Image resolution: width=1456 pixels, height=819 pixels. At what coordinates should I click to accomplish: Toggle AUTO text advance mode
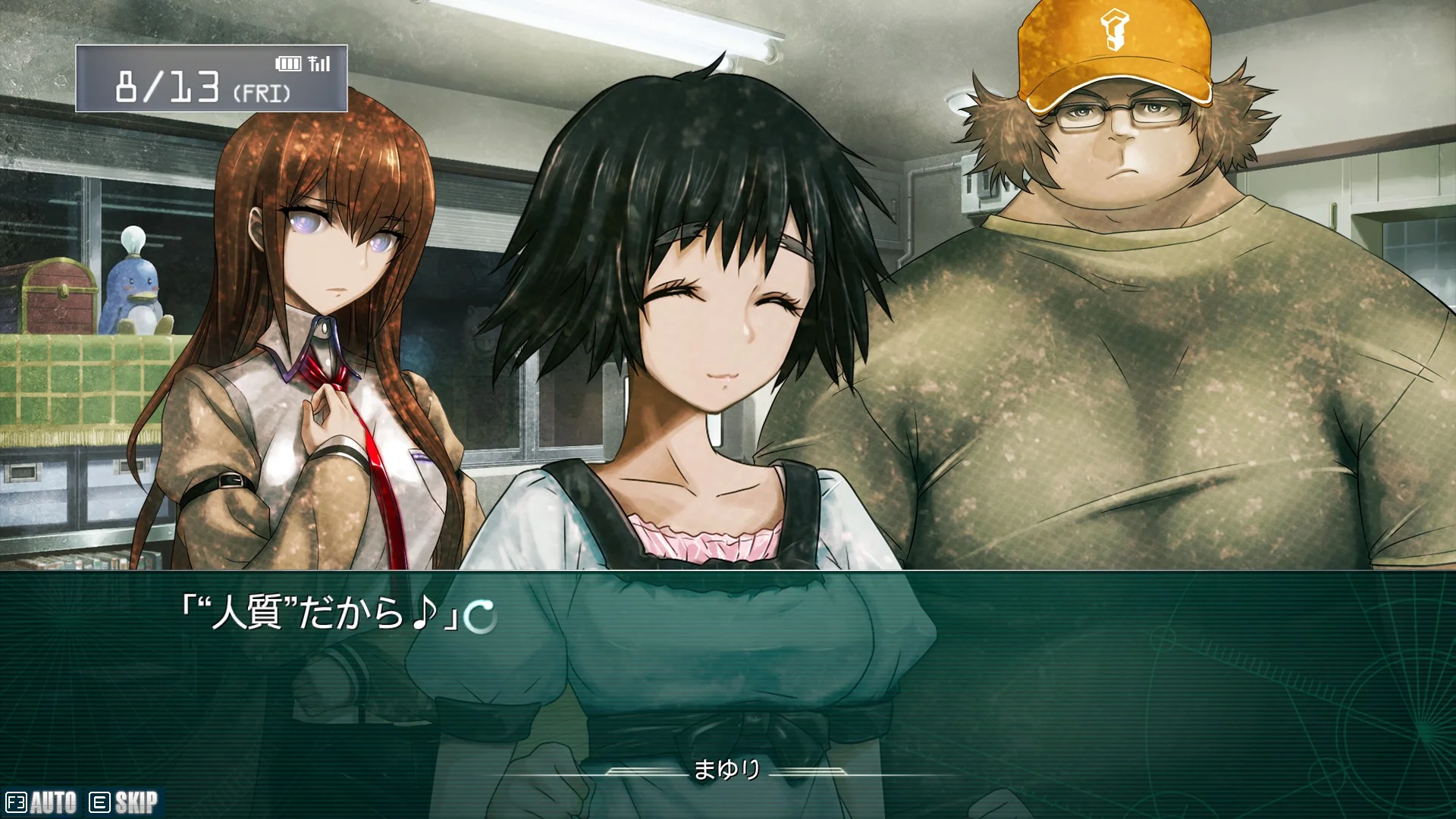click(42, 802)
